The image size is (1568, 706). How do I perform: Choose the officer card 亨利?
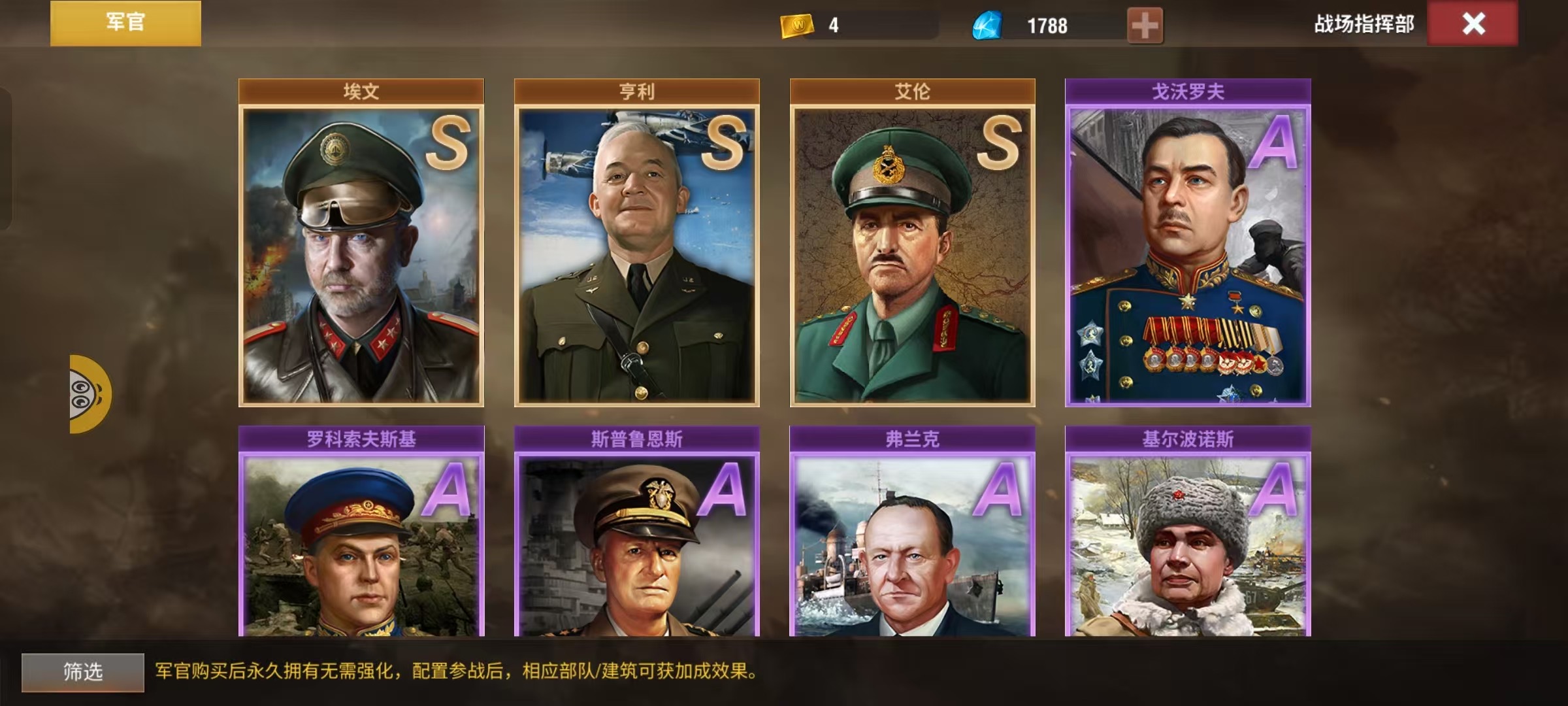point(636,254)
